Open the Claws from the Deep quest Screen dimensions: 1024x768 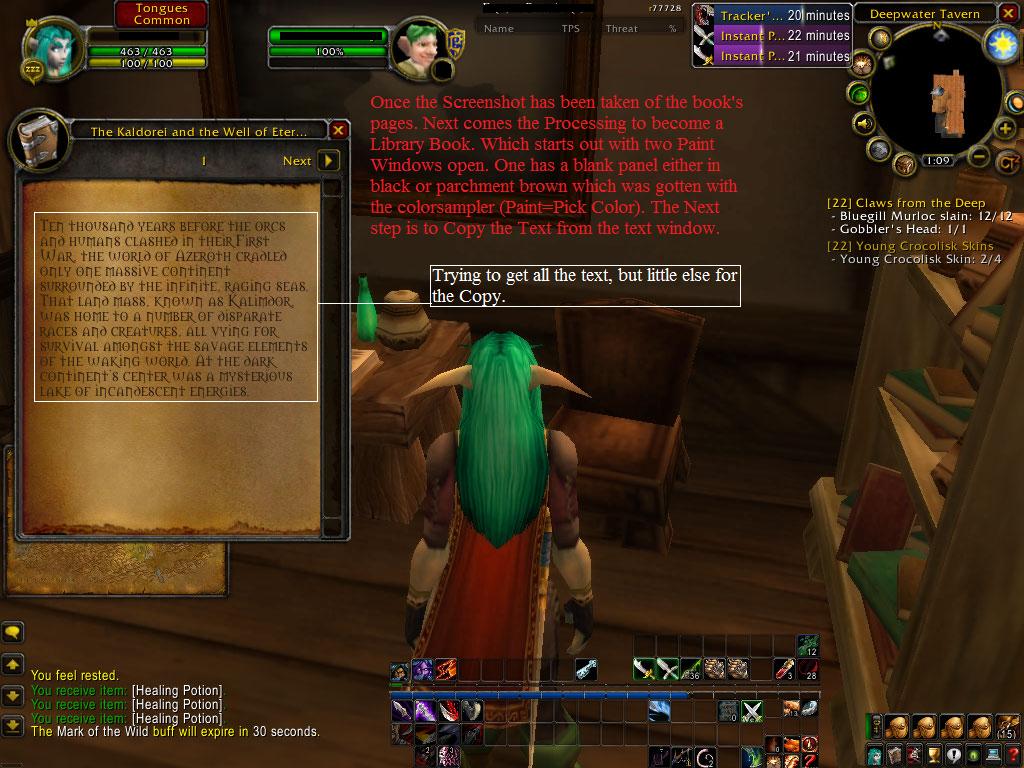click(906, 203)
